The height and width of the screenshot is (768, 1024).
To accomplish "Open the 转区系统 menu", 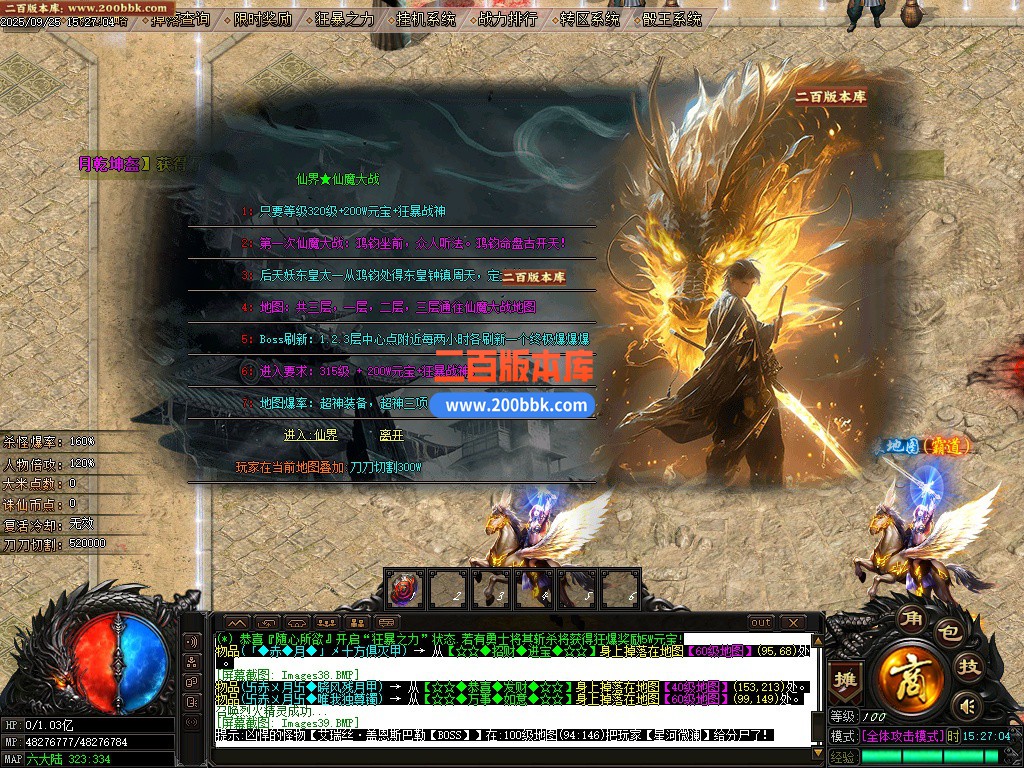I will pos(590,19).
